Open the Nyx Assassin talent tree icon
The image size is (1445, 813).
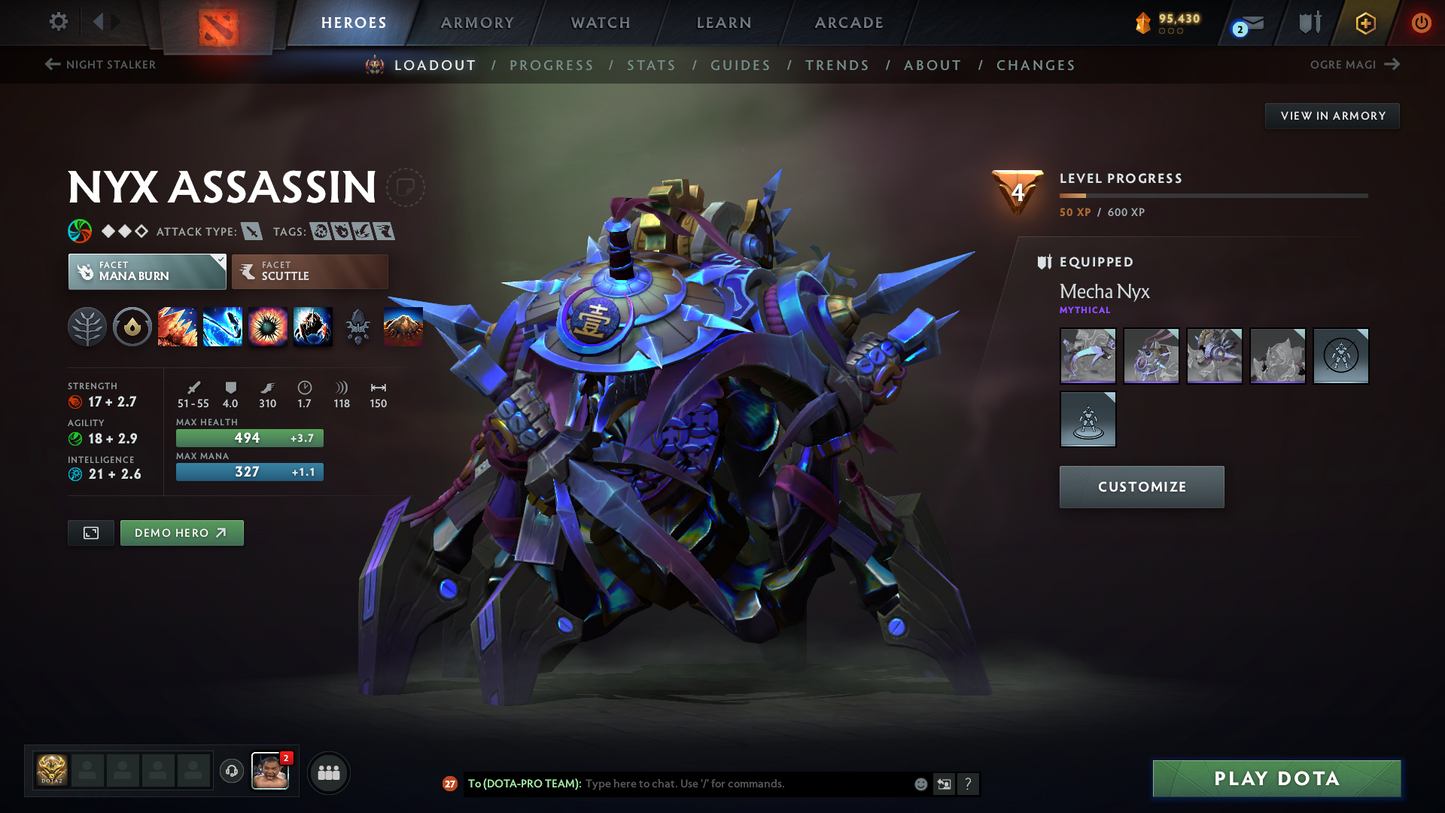pyautogui.click(x=87, y=327)
